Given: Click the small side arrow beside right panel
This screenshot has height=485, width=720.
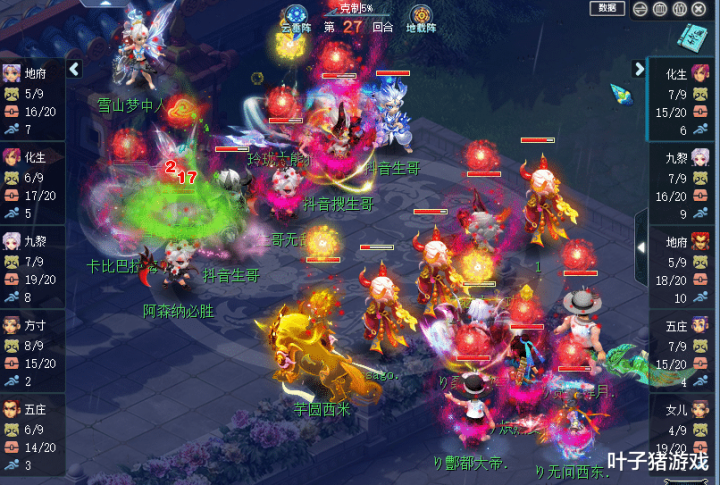Looking at the screenshot, I should [x=641, y=246].
